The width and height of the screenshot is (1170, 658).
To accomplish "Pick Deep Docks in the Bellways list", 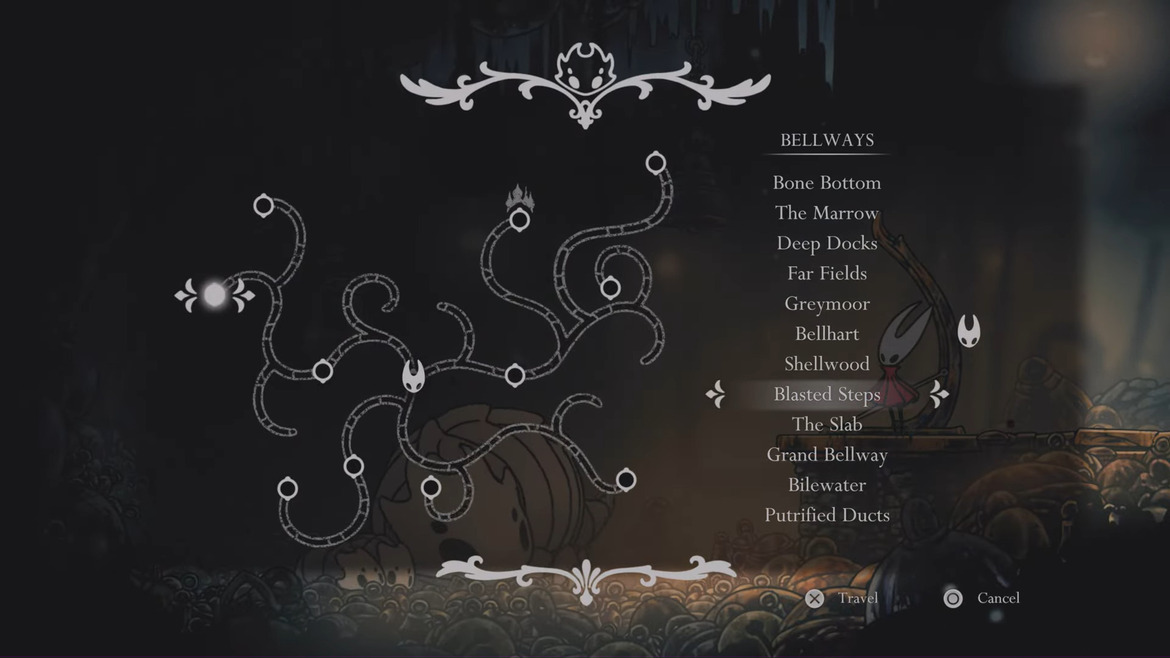I will pos(826,243).
